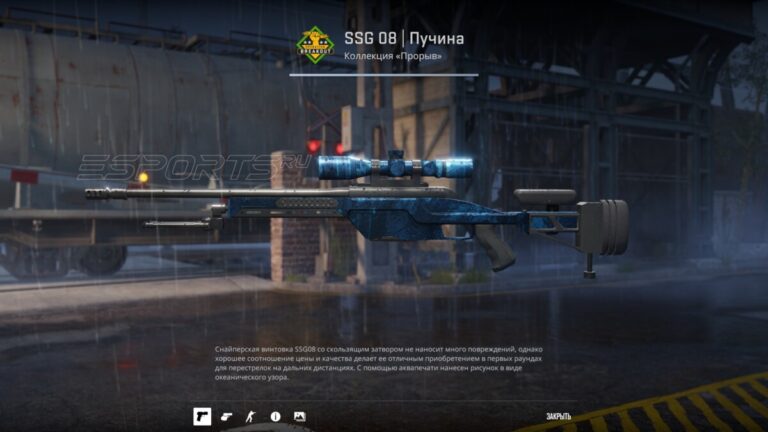The height and width of the screenshot is (432, 768).
Task: Show the weapon on character model icon
Action: pos(250,416)
